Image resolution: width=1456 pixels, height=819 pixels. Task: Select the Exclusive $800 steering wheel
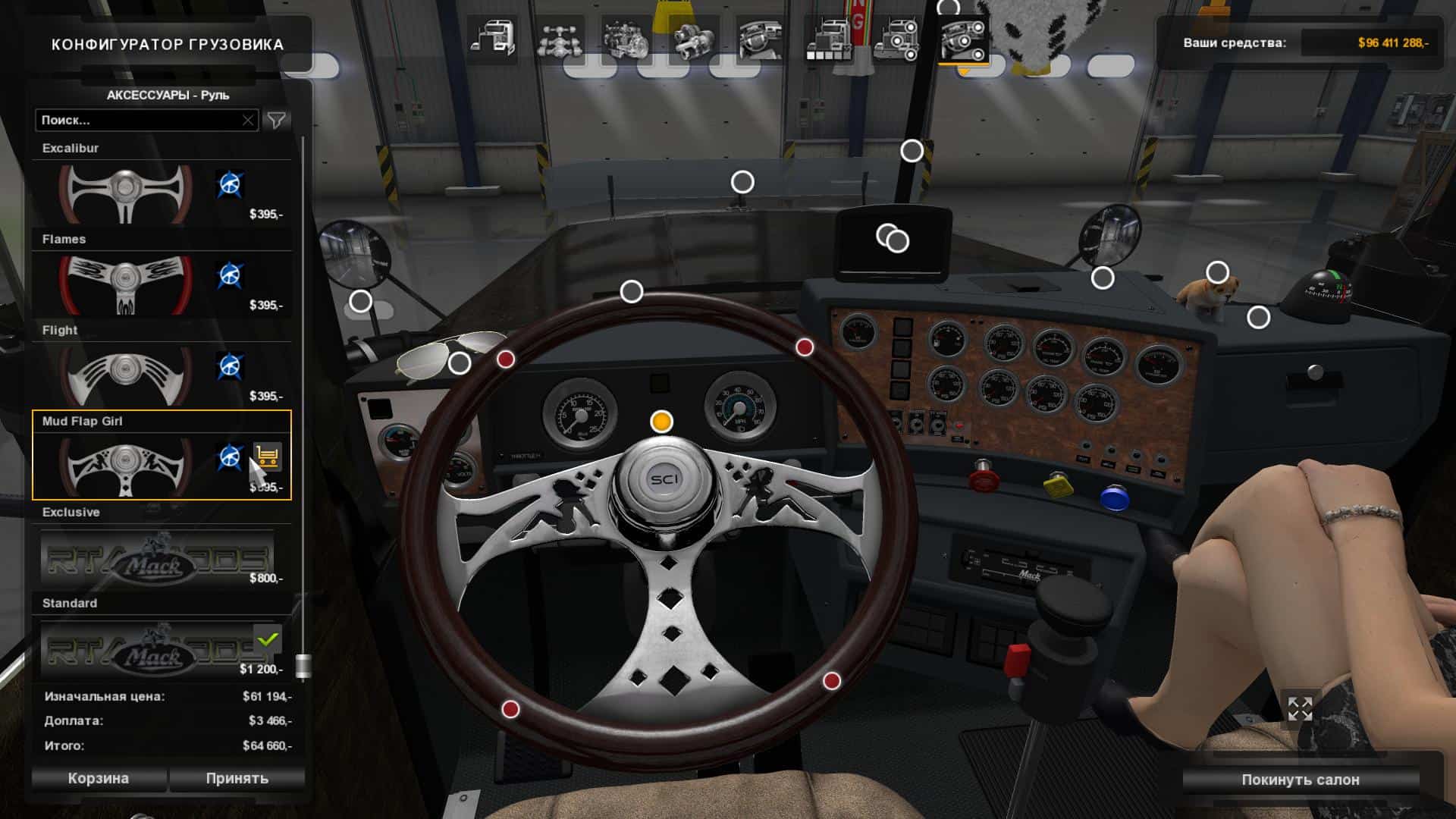[x=156, y=558]
